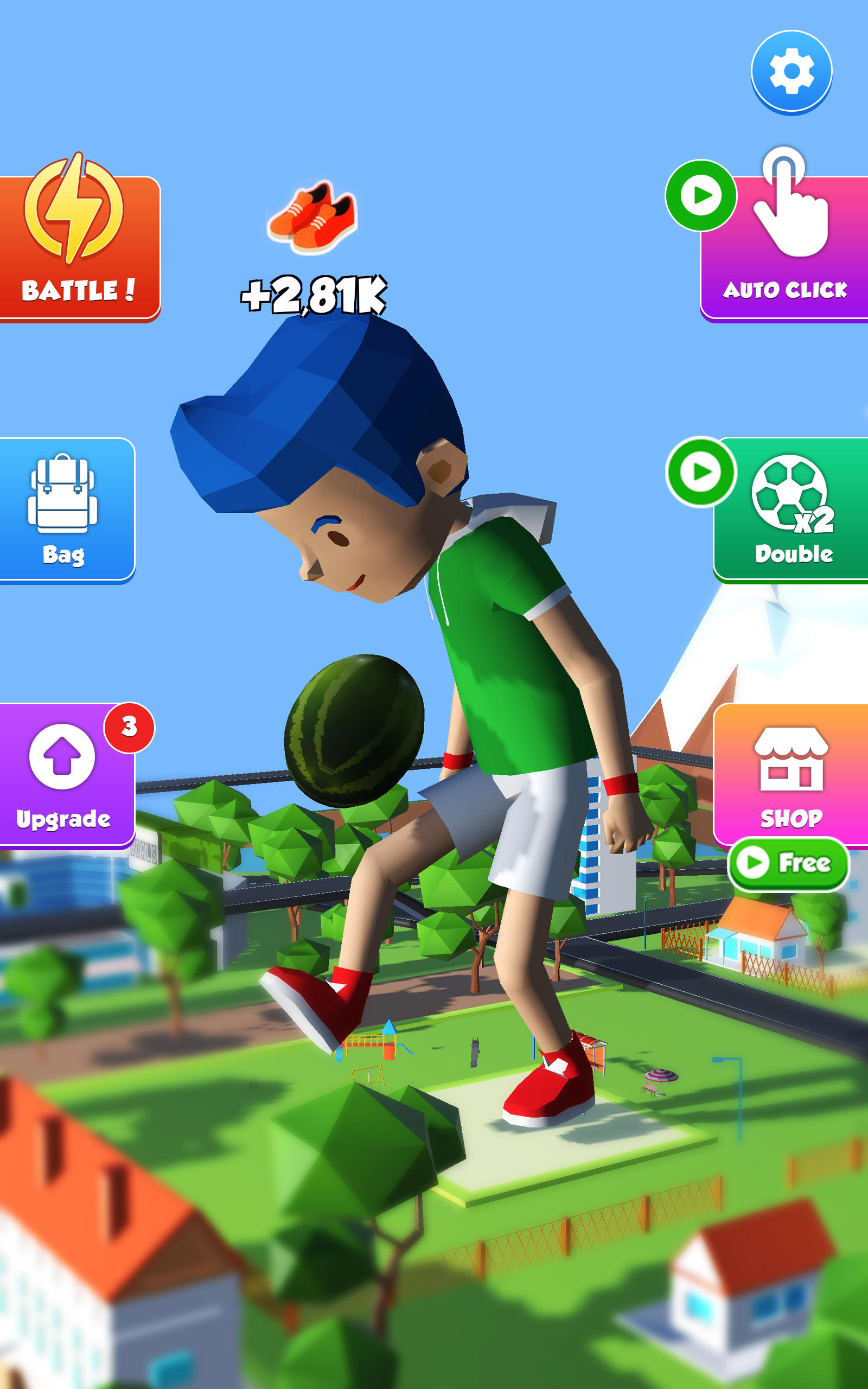The height and width of the screenshot is (1389, 868).
Task: Select the Upgrade arrow icon
Action: coord(63,757)
